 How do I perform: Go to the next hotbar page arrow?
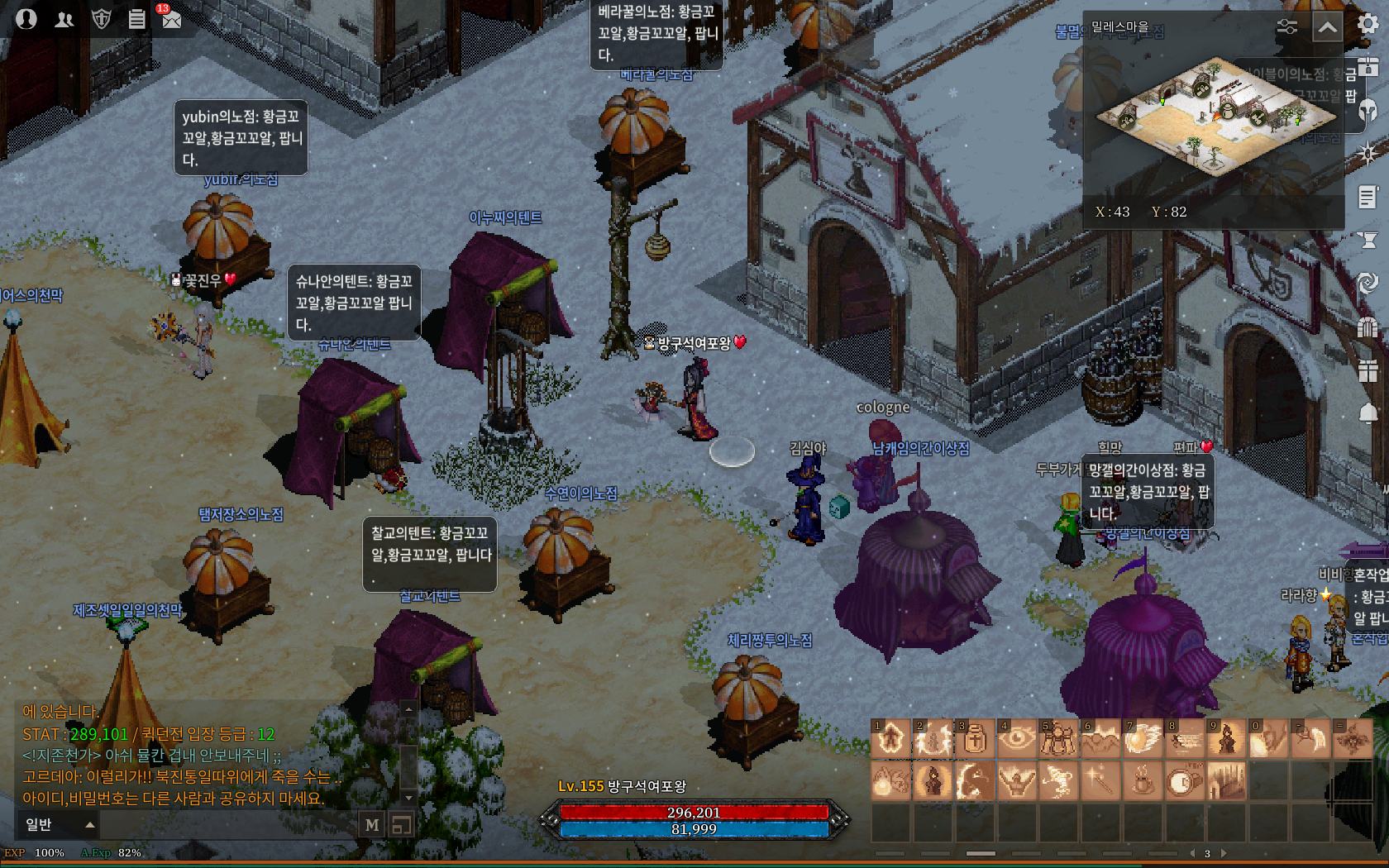1224,853
